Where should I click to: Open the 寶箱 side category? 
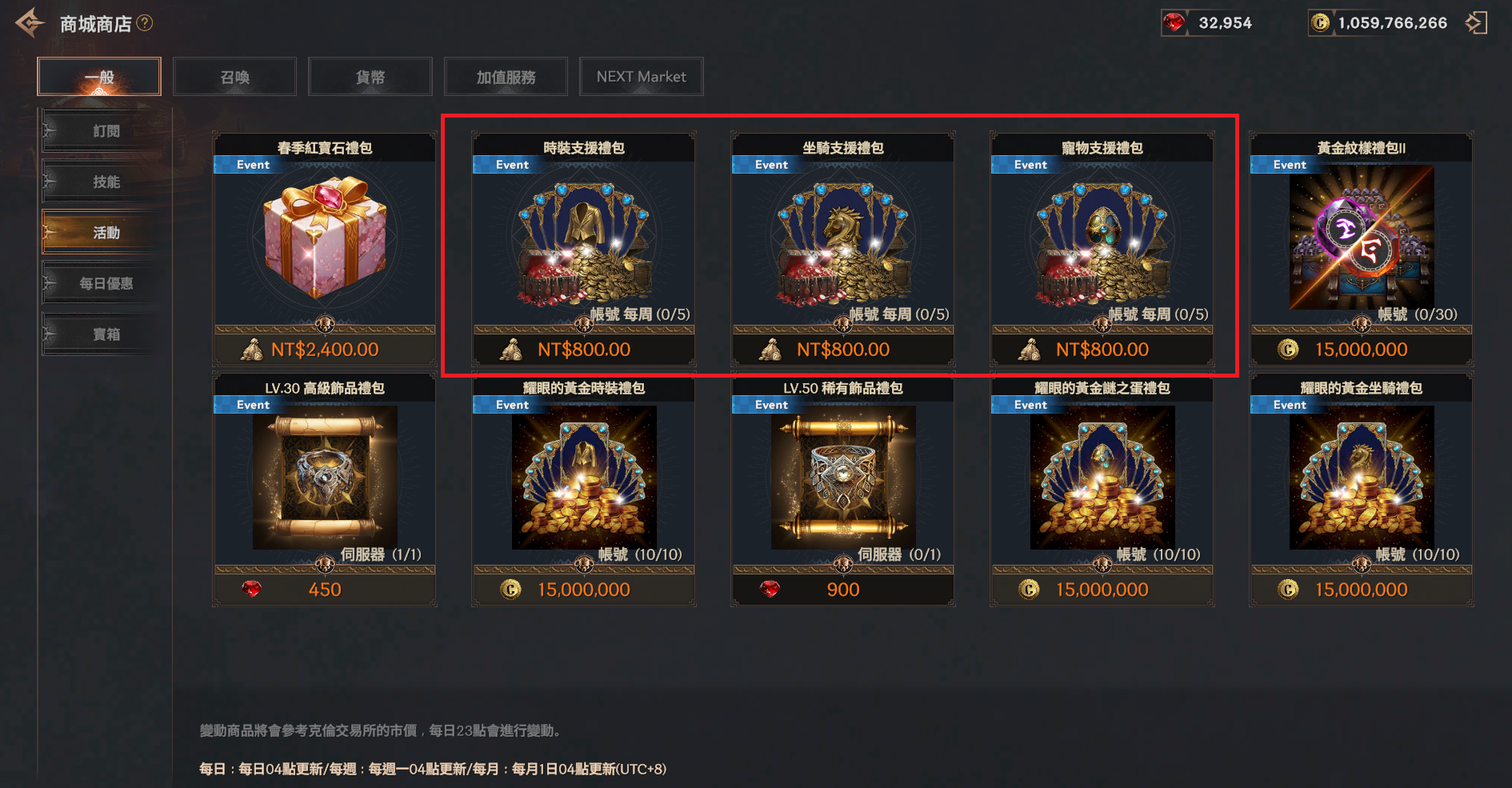pos(106,334)
